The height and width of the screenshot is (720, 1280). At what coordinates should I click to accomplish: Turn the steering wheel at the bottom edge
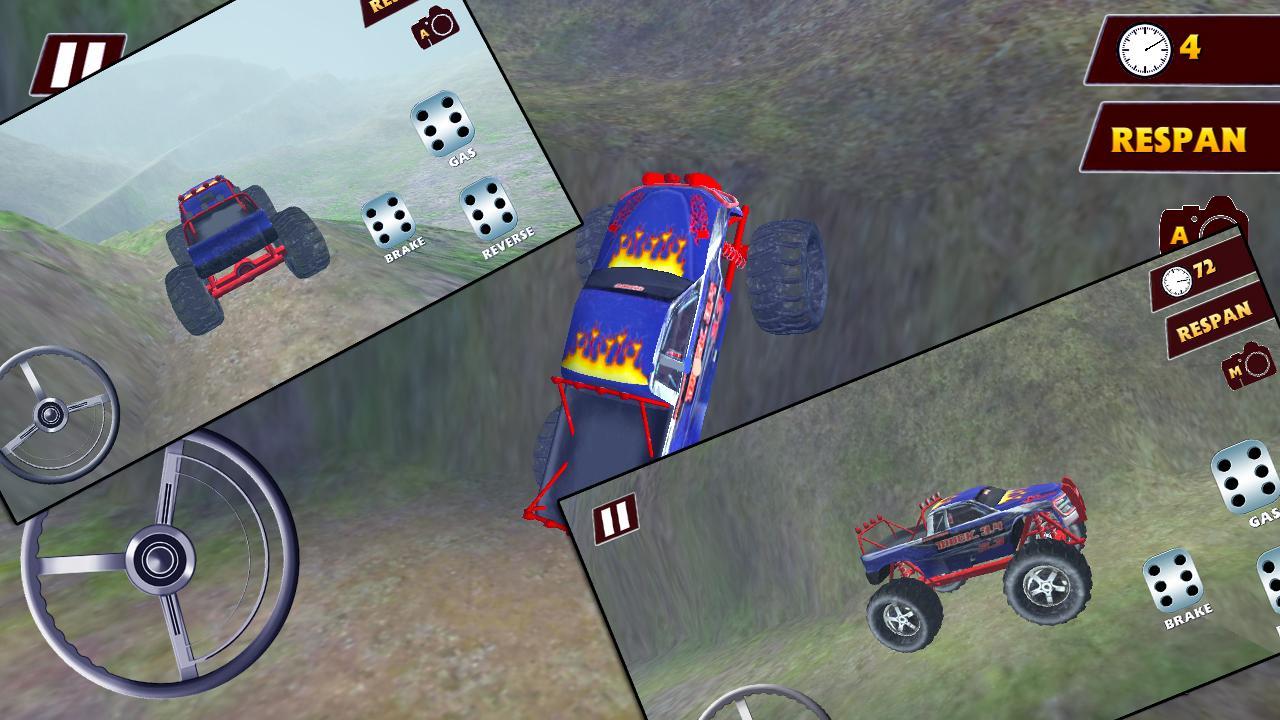[760, 710]
